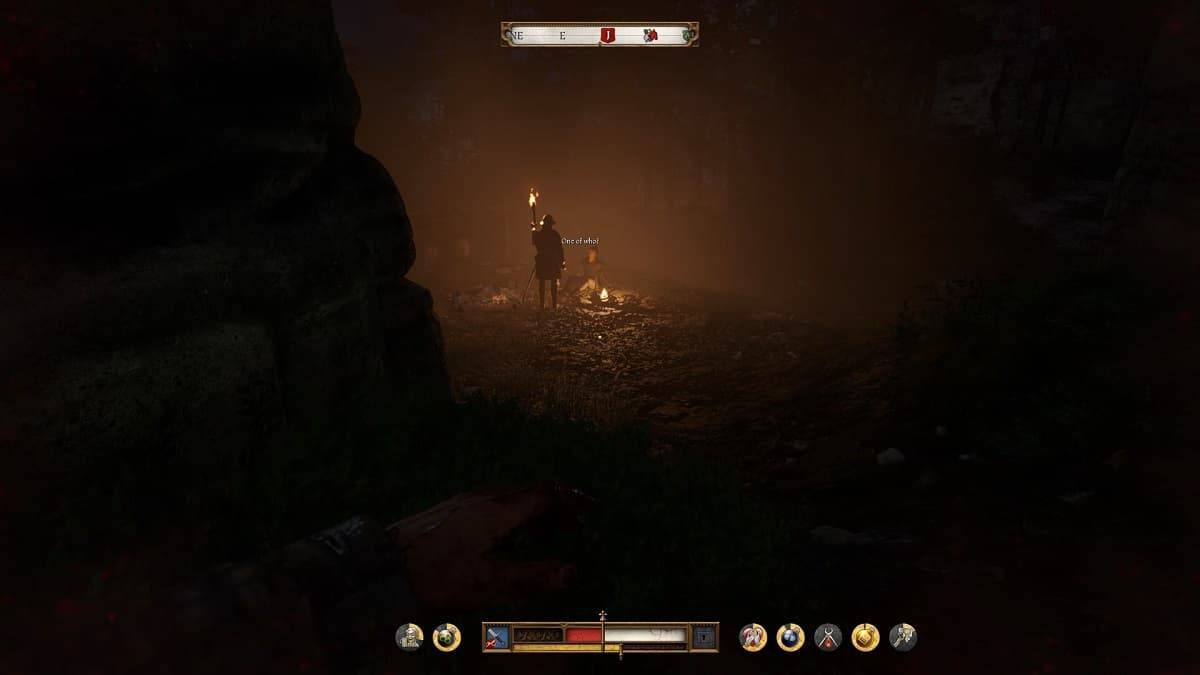This screenshot has width=1200, height=675.
Task: Click the golden pouch status icon
Action: (865, 637)
